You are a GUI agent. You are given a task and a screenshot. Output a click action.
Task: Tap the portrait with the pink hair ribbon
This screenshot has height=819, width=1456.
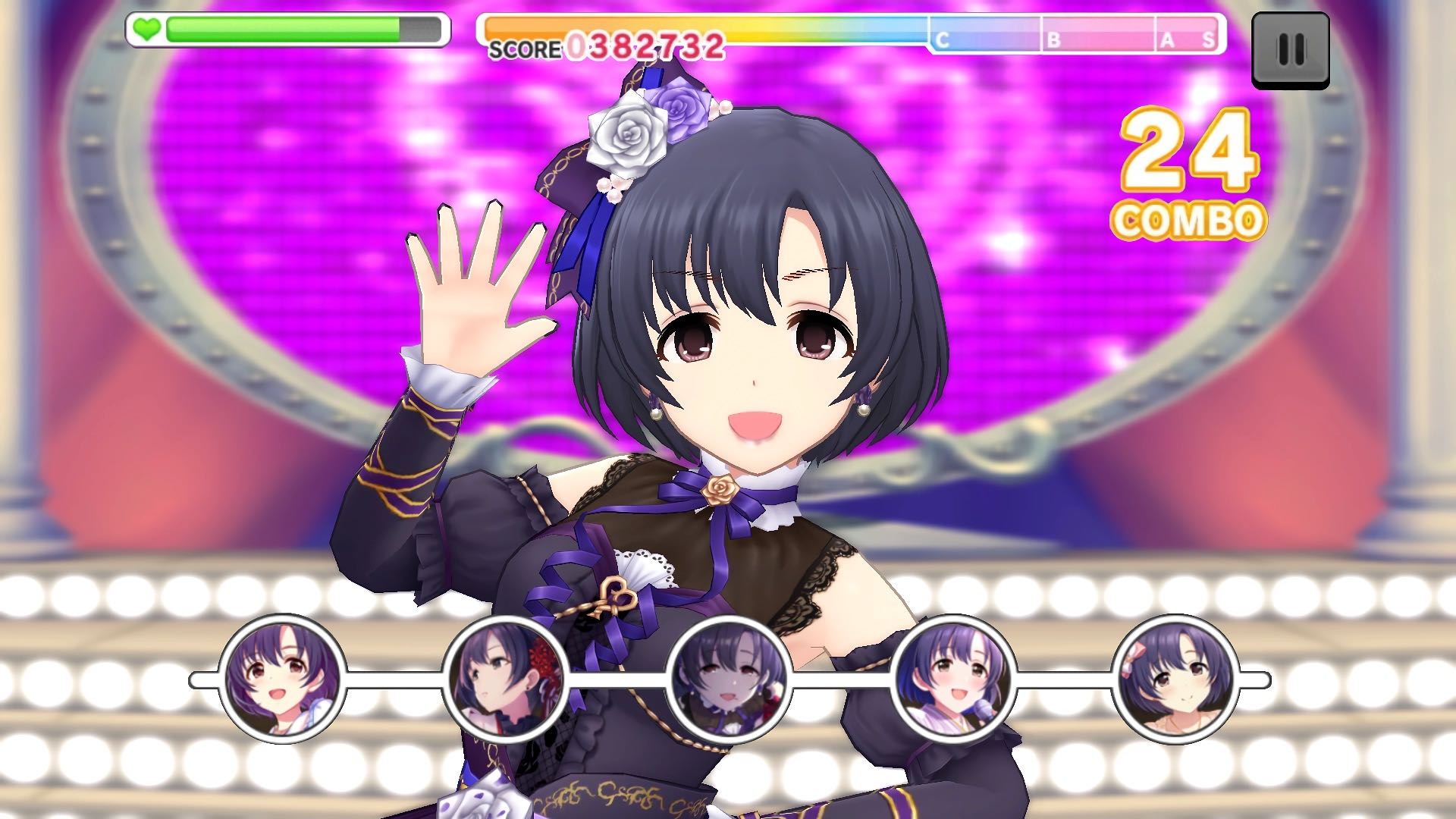tap(1175, 679)
